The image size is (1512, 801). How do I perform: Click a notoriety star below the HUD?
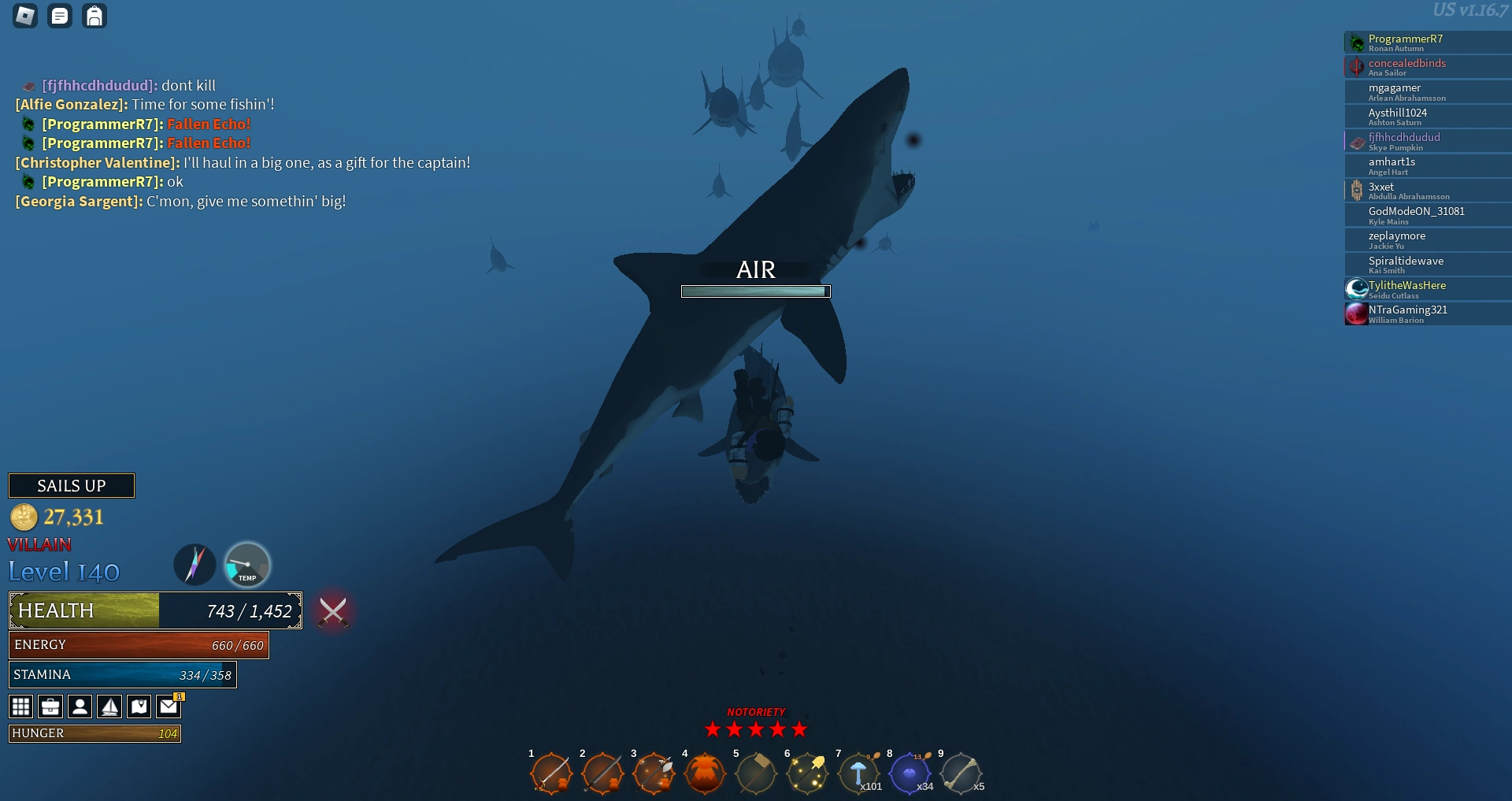pos(756,730)
